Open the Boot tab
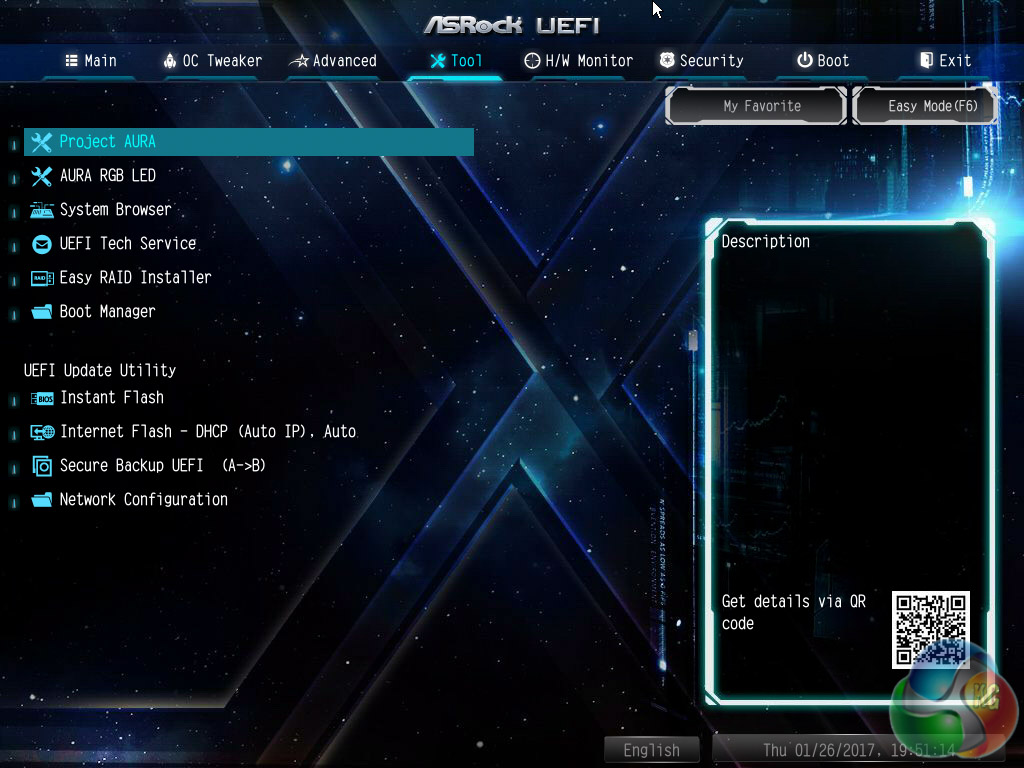The image size is (1024, 768). 823,61
